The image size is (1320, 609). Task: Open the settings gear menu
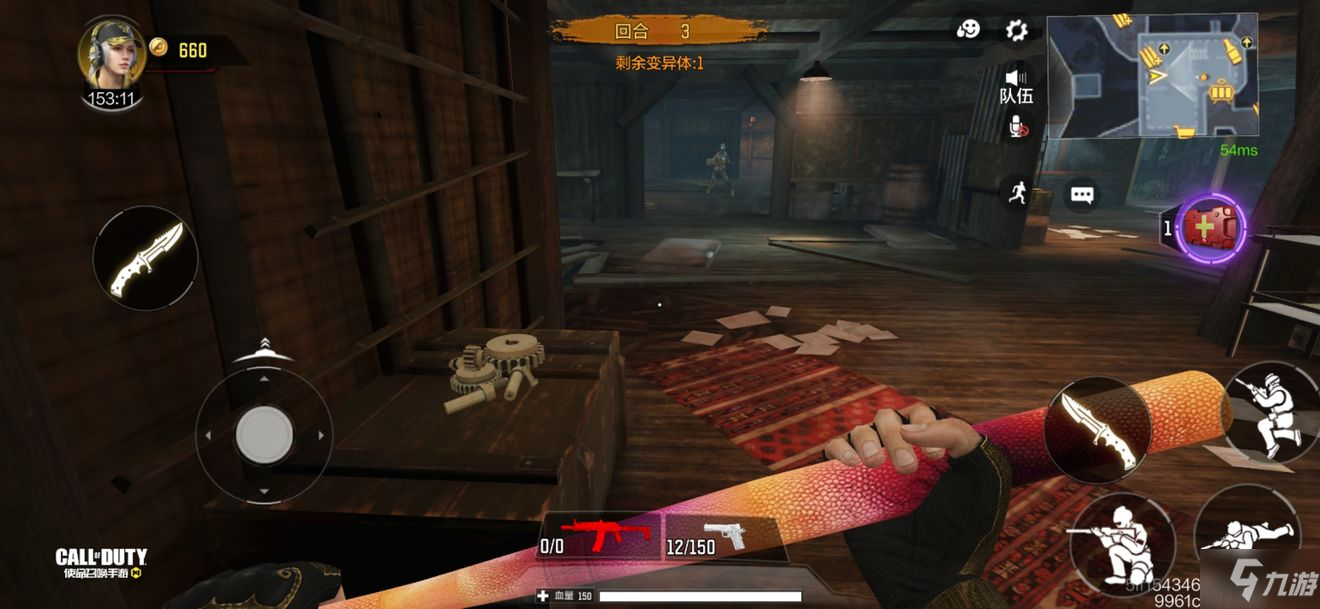[x=1016, y=31]
